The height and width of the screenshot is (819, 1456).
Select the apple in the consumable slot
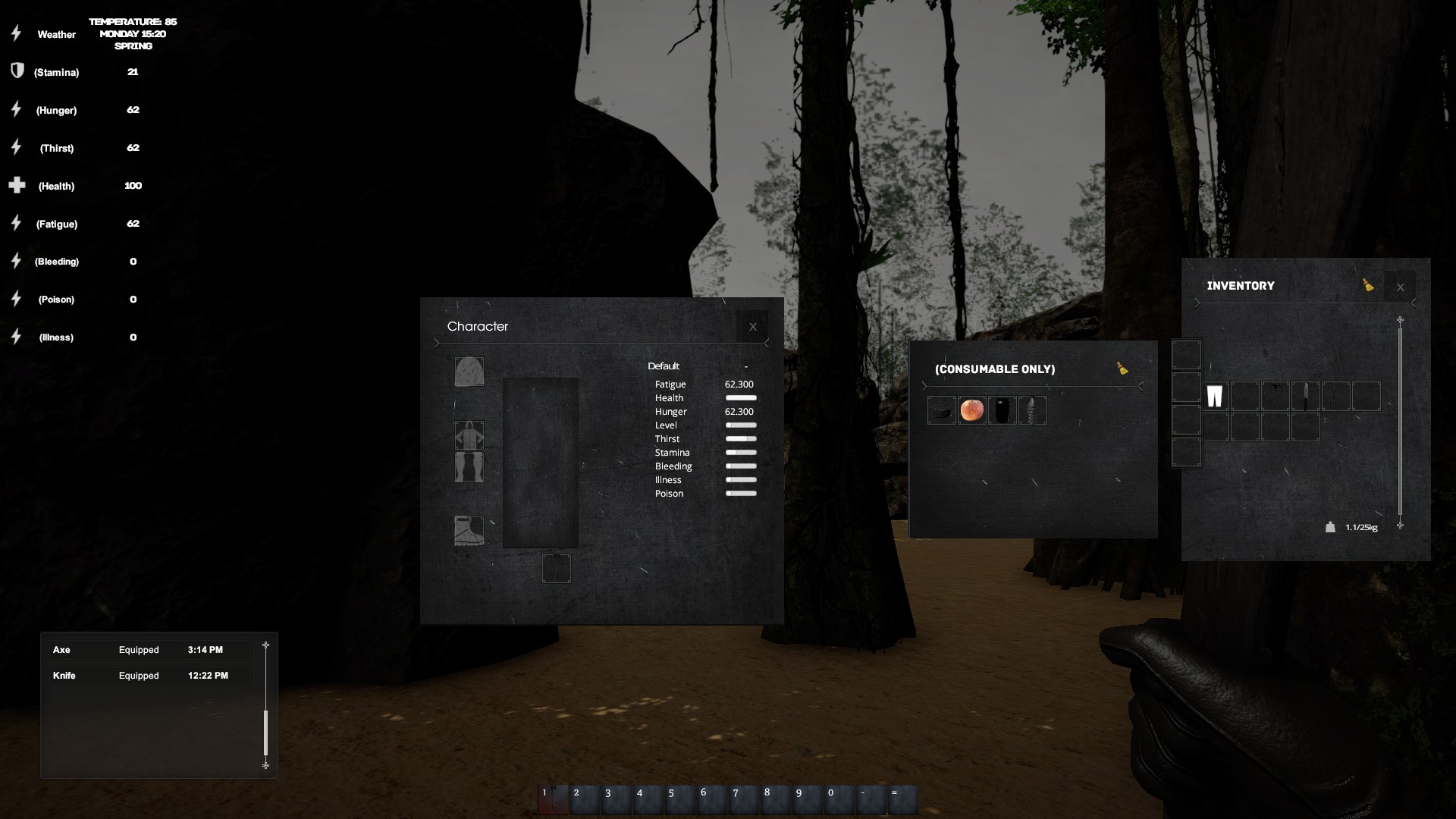[972, 409]
